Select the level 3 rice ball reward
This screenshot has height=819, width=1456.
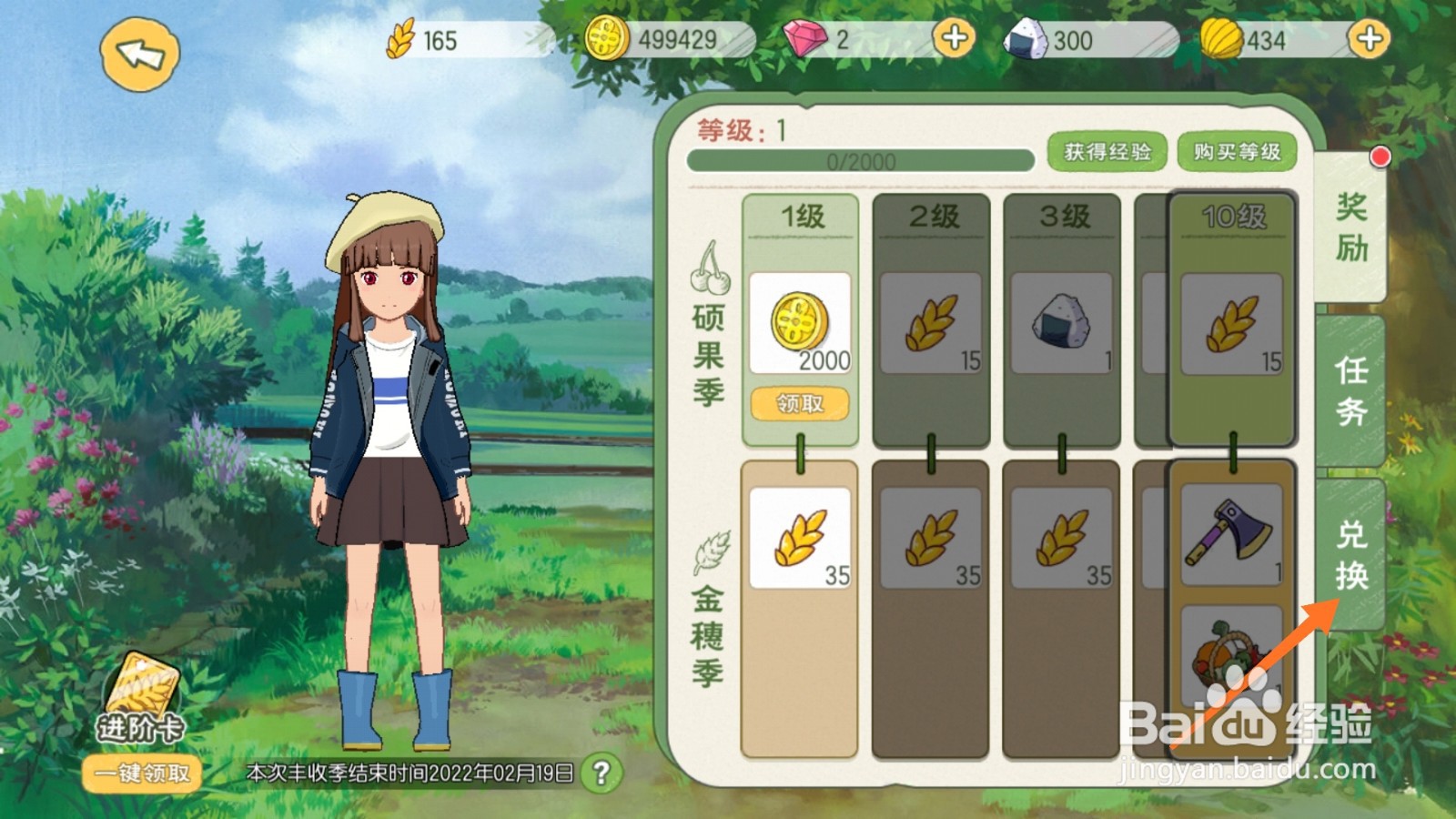1062,323
